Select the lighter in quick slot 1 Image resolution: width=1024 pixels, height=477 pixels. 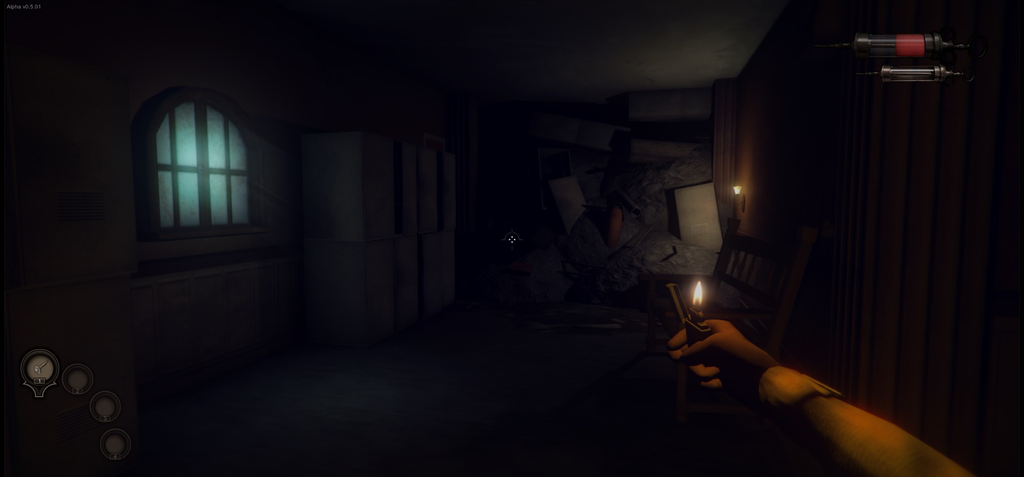[40, 369]
